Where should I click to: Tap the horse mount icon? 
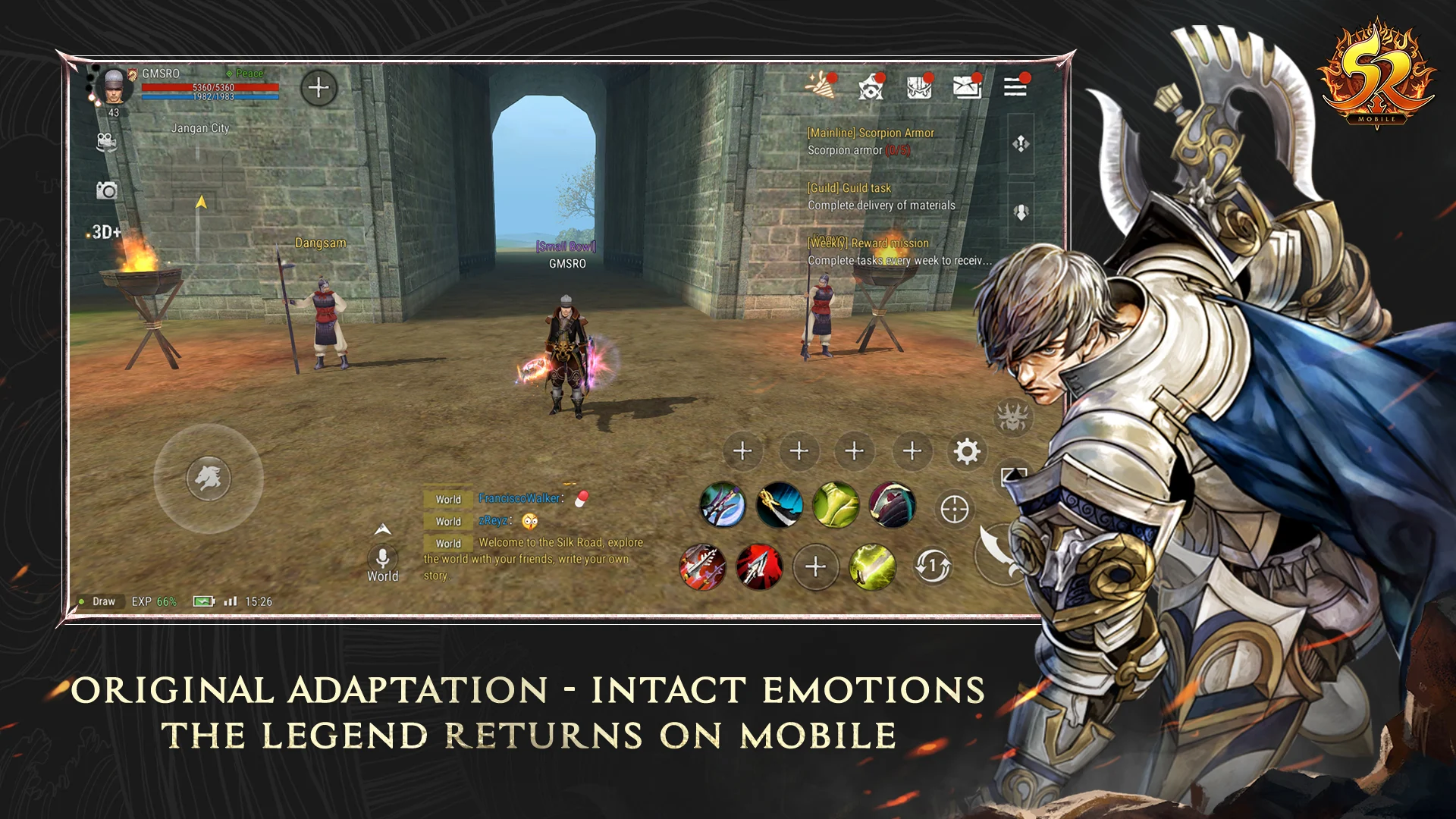(x=210, y=479)
